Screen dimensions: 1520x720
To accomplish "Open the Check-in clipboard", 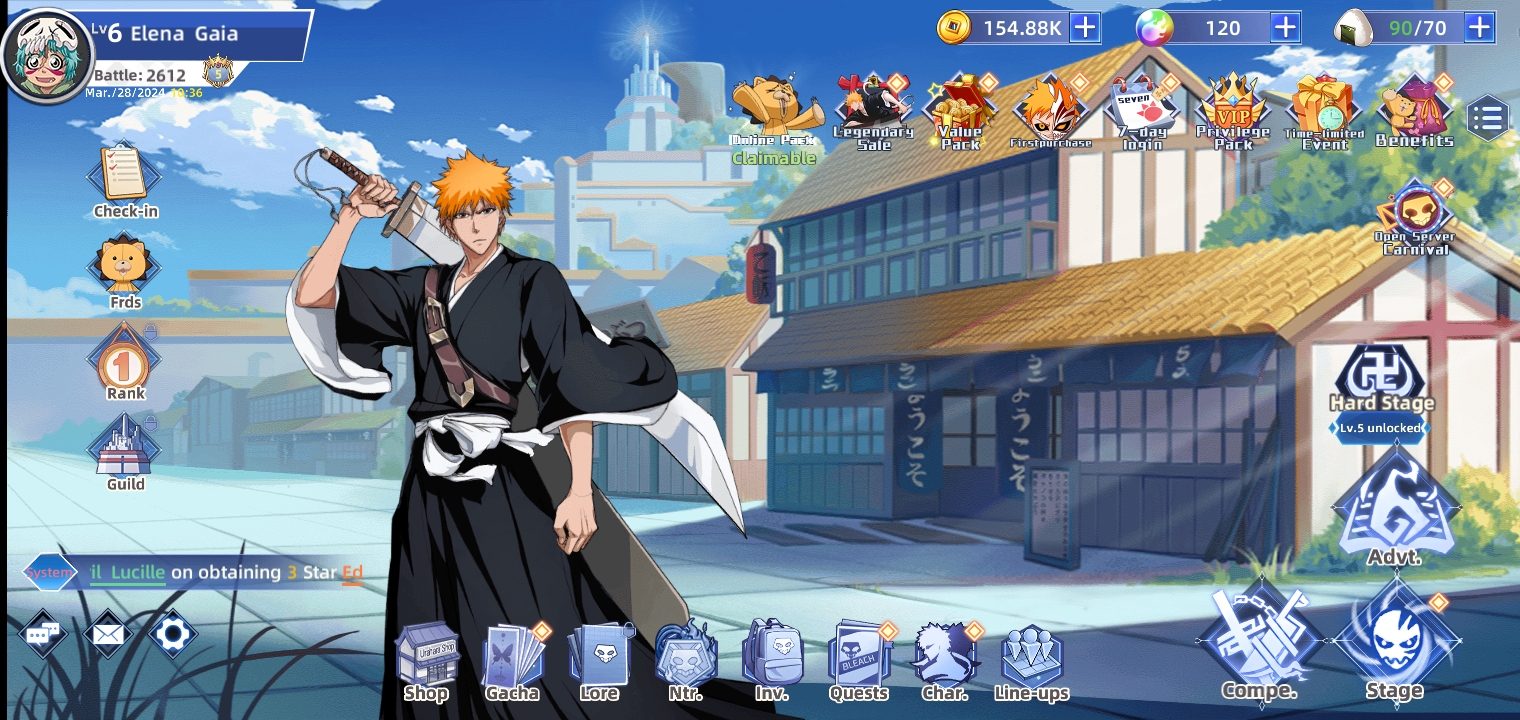I will click(125, 176).
